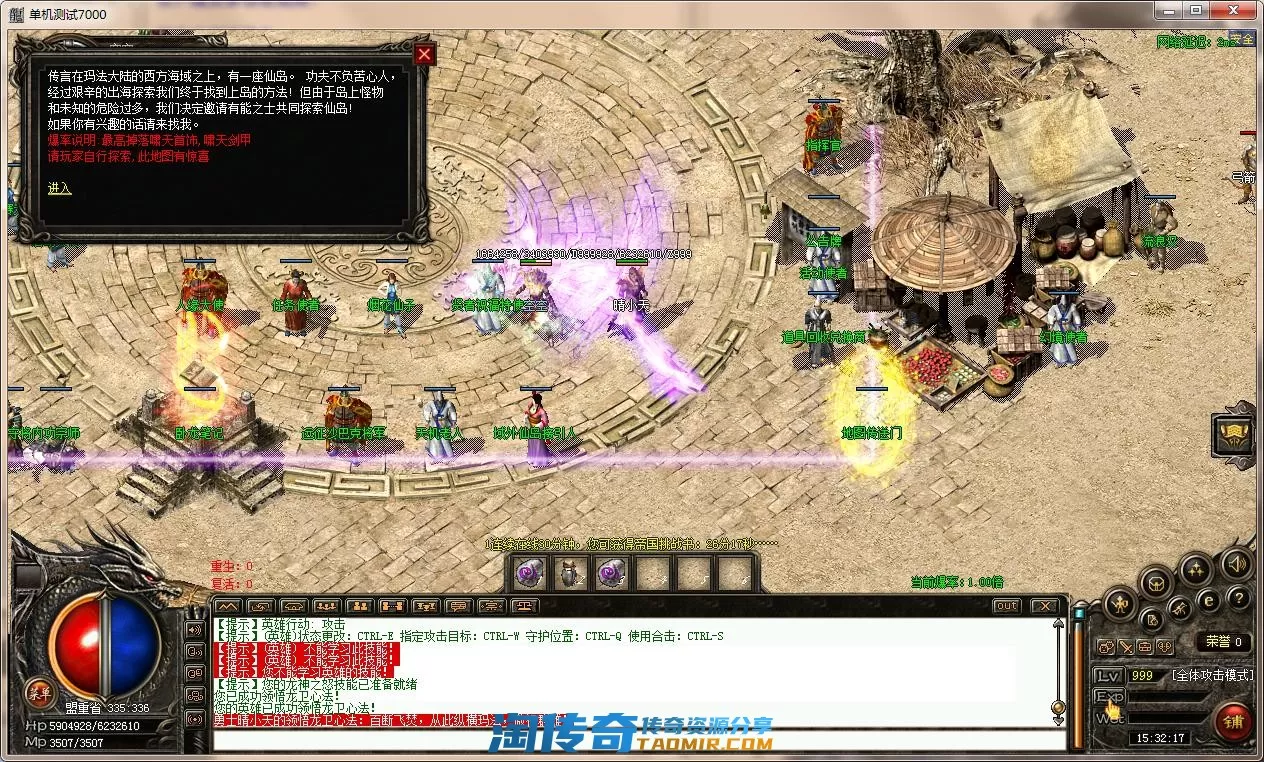
Task: Click the 荣誉 honor button
Action: point(1224,642)
